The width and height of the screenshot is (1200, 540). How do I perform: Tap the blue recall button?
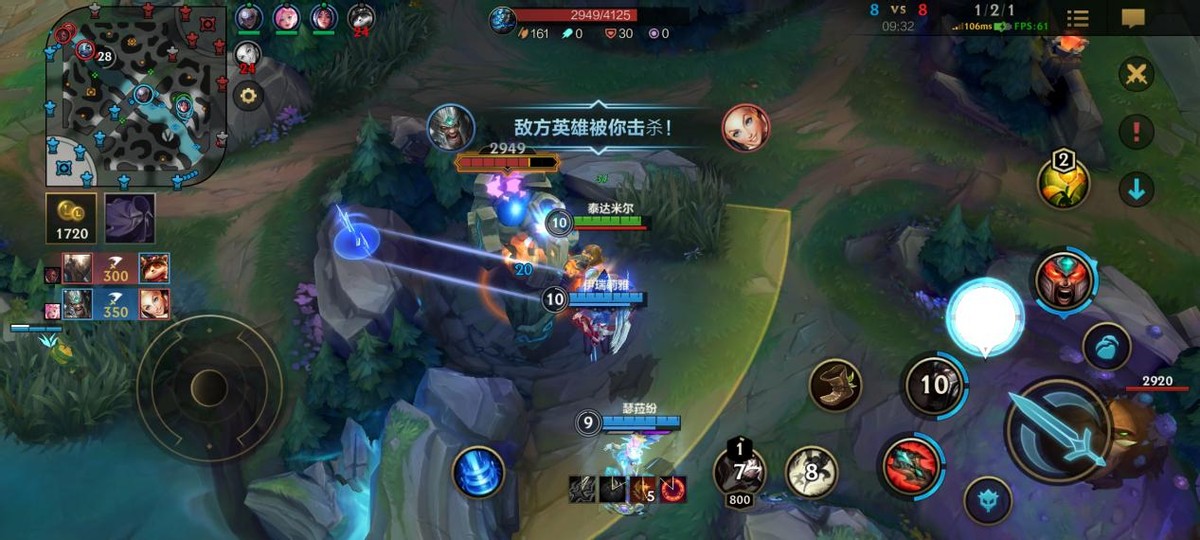(x=478, y=472)
